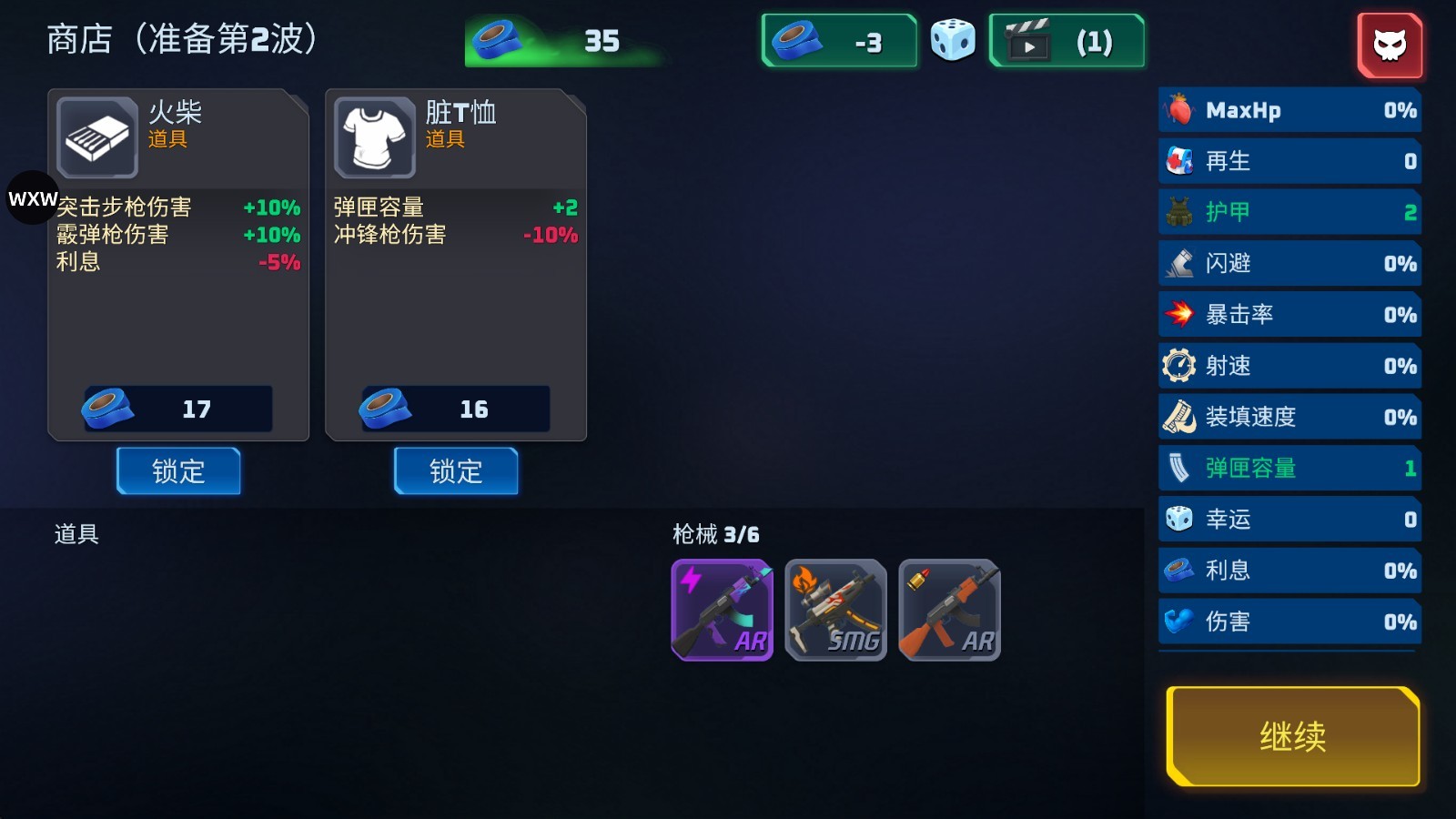The image size is (1456, 819).
Task: Open the orange AR weapon slot
Action: click(x=949, y=610)
